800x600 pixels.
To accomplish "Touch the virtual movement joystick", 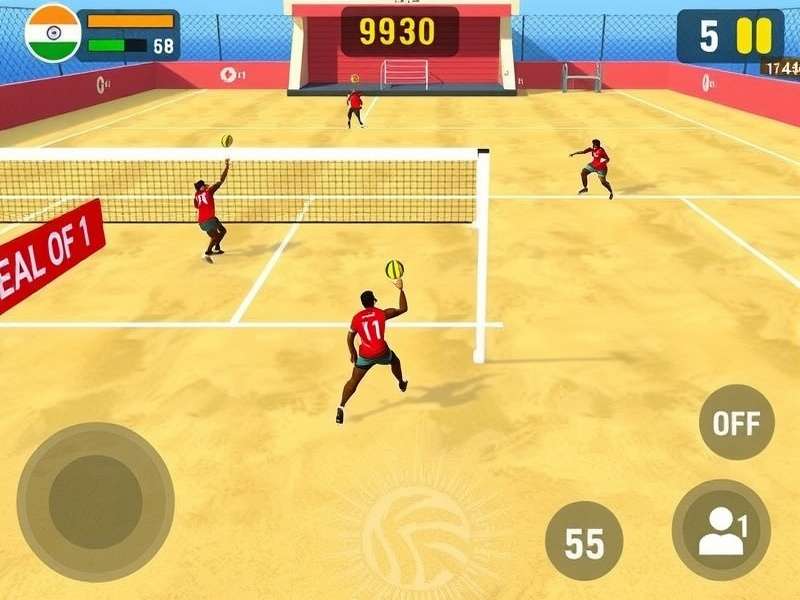I will coord(95,501).
